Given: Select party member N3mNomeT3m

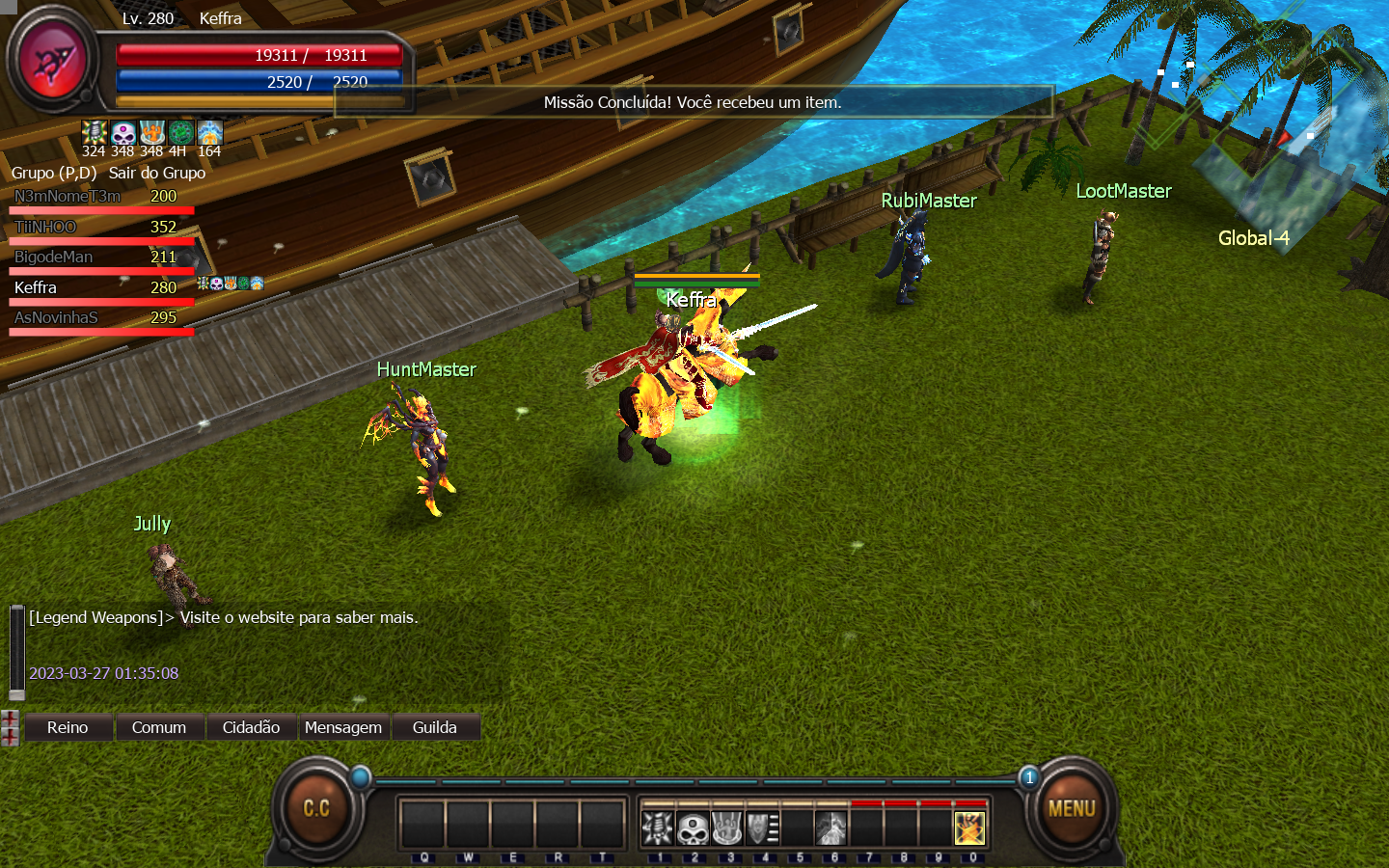Looking at the screenshot, I should tap(68, 196).
